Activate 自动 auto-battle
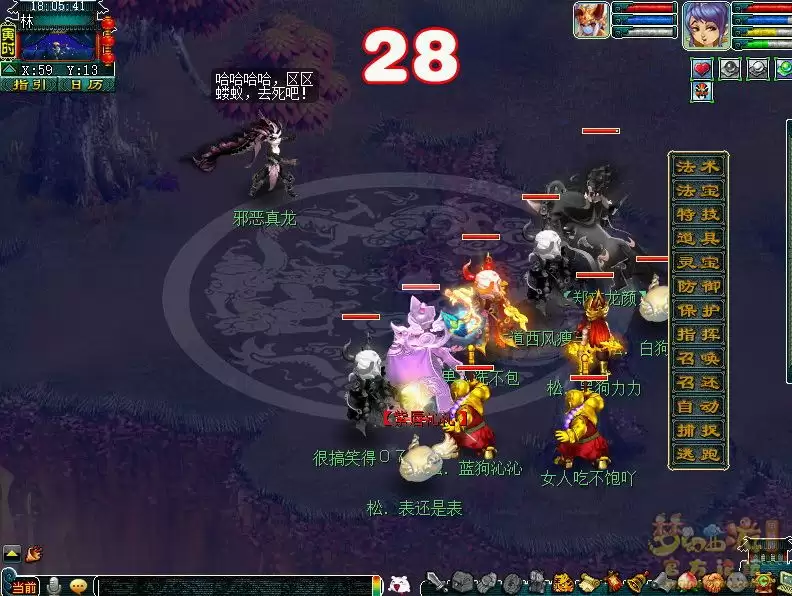The width and height of the screenshot is (792, 596). pyautogui.click(x=698, y=406)
